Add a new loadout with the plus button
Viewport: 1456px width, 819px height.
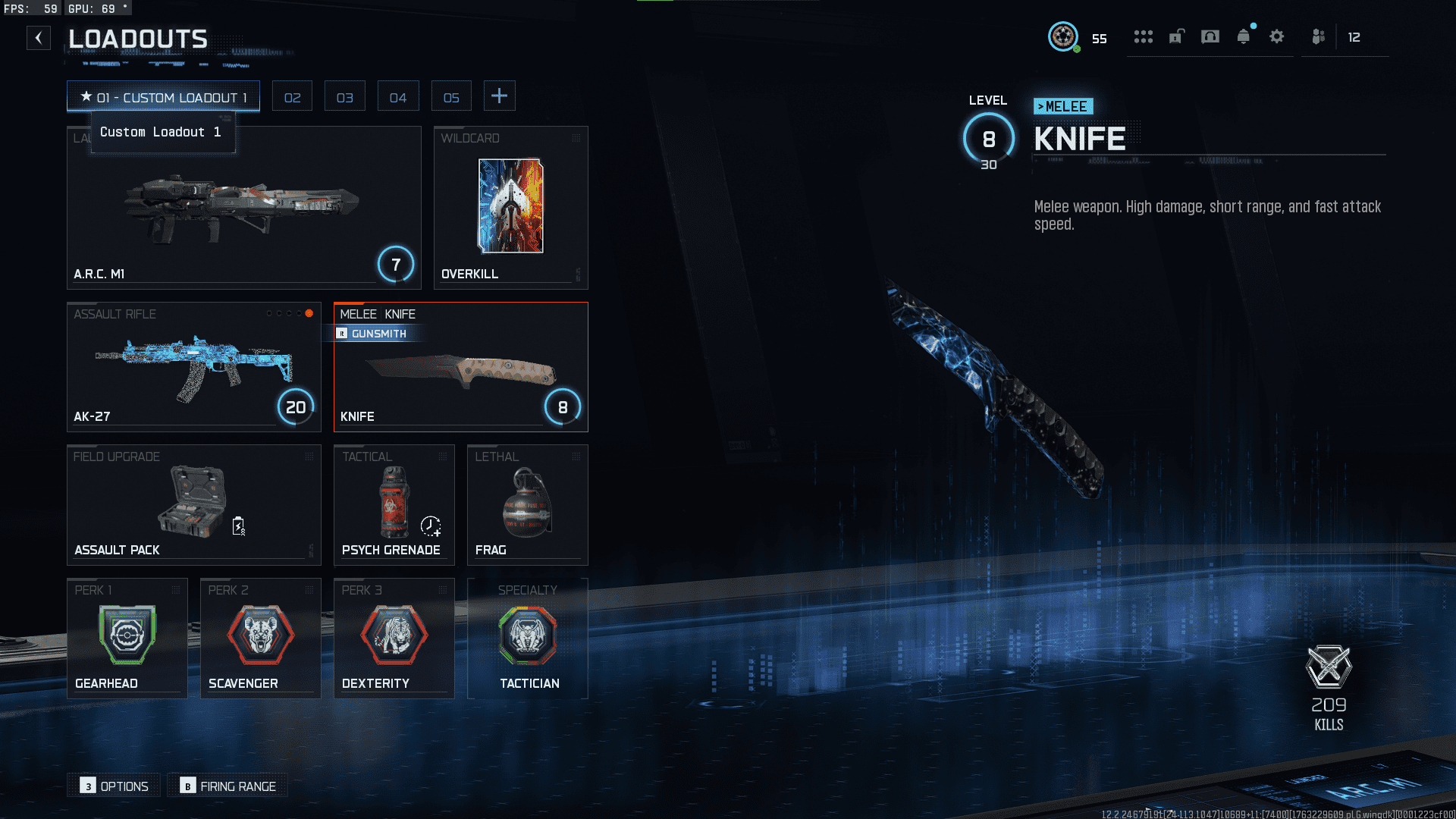(x=499, y=96)
